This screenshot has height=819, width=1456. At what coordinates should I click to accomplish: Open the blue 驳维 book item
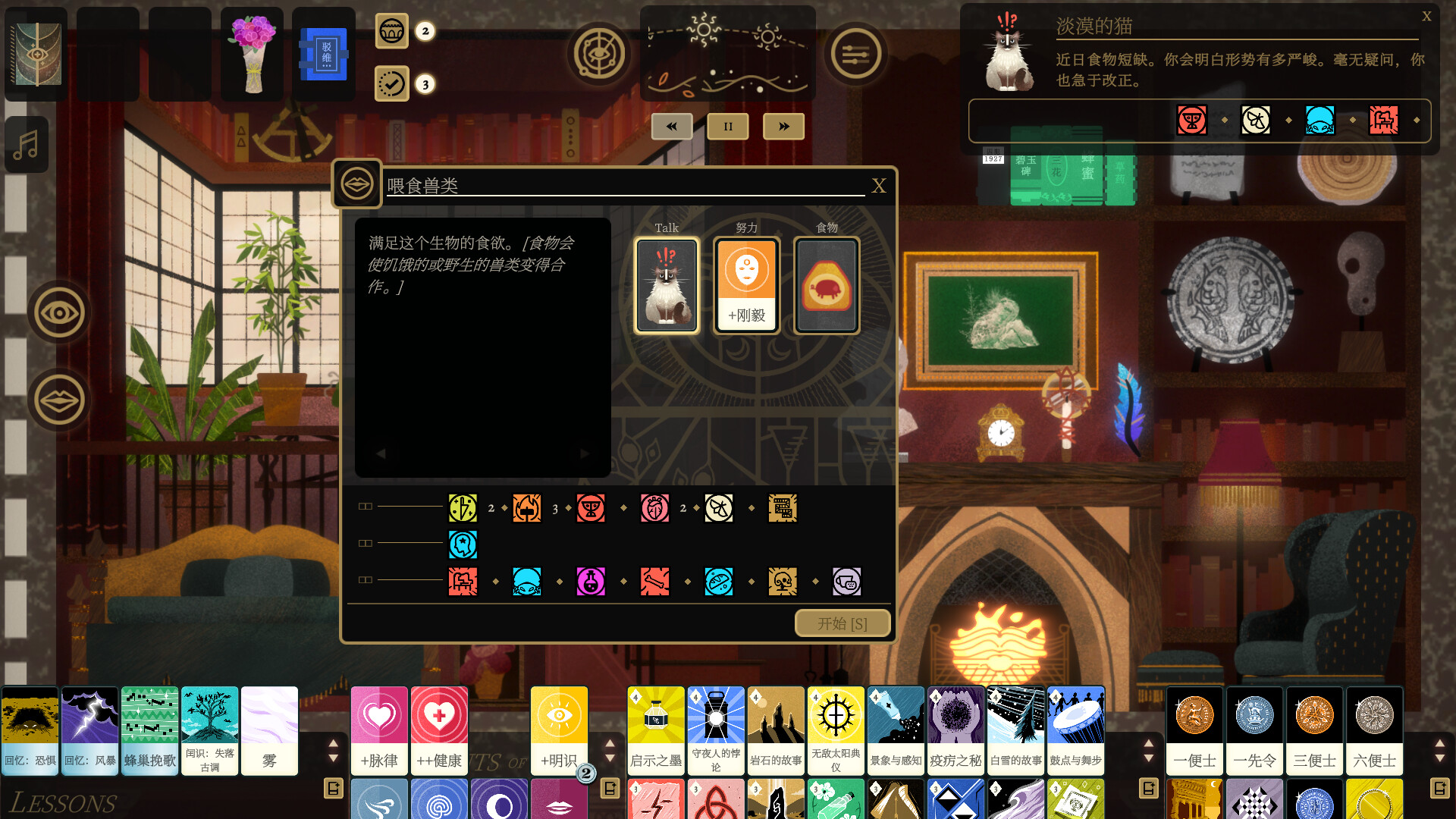(324, 53)
